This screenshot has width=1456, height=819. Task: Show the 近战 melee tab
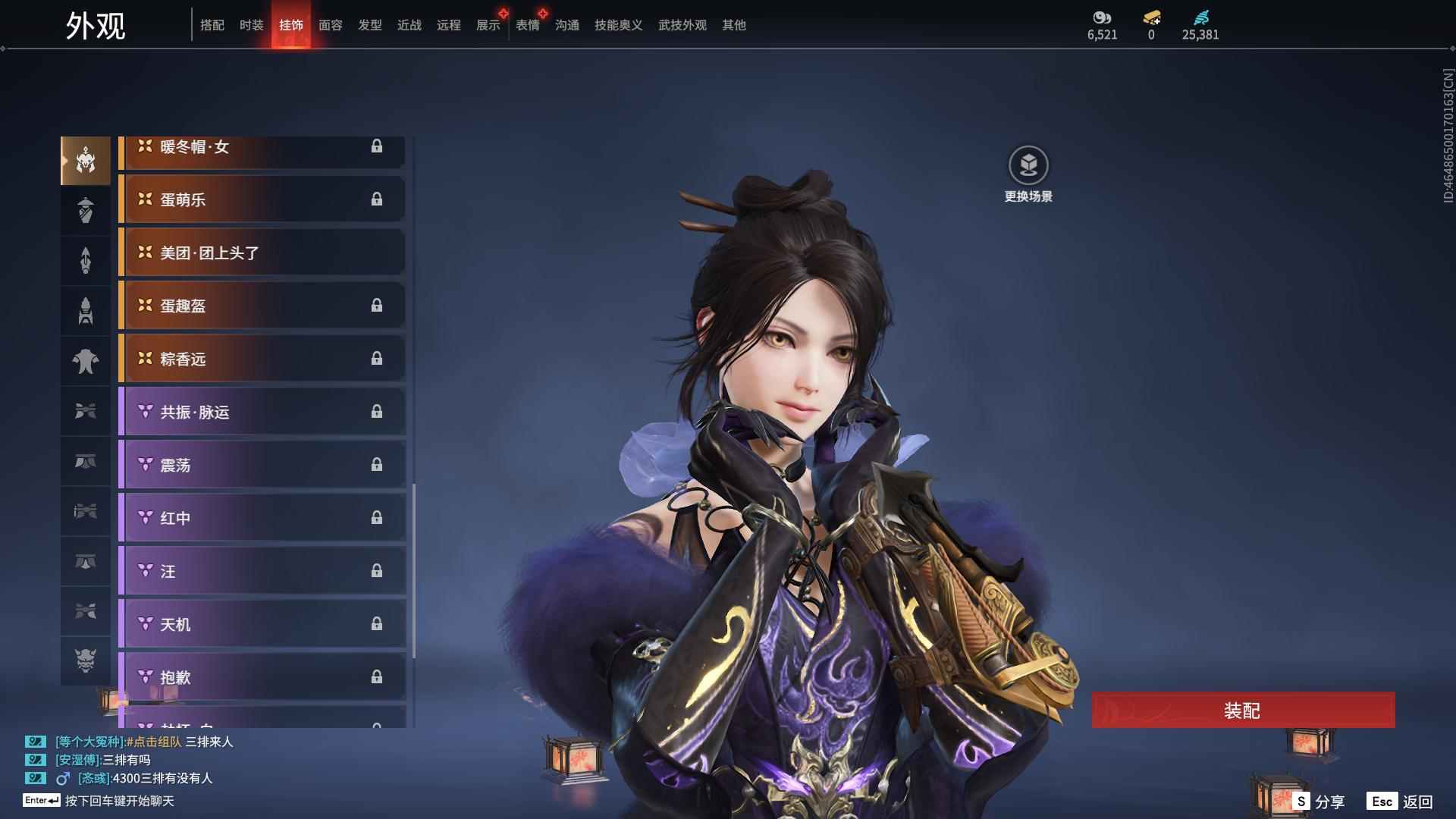pyautogui.click(x=409, y=25)
